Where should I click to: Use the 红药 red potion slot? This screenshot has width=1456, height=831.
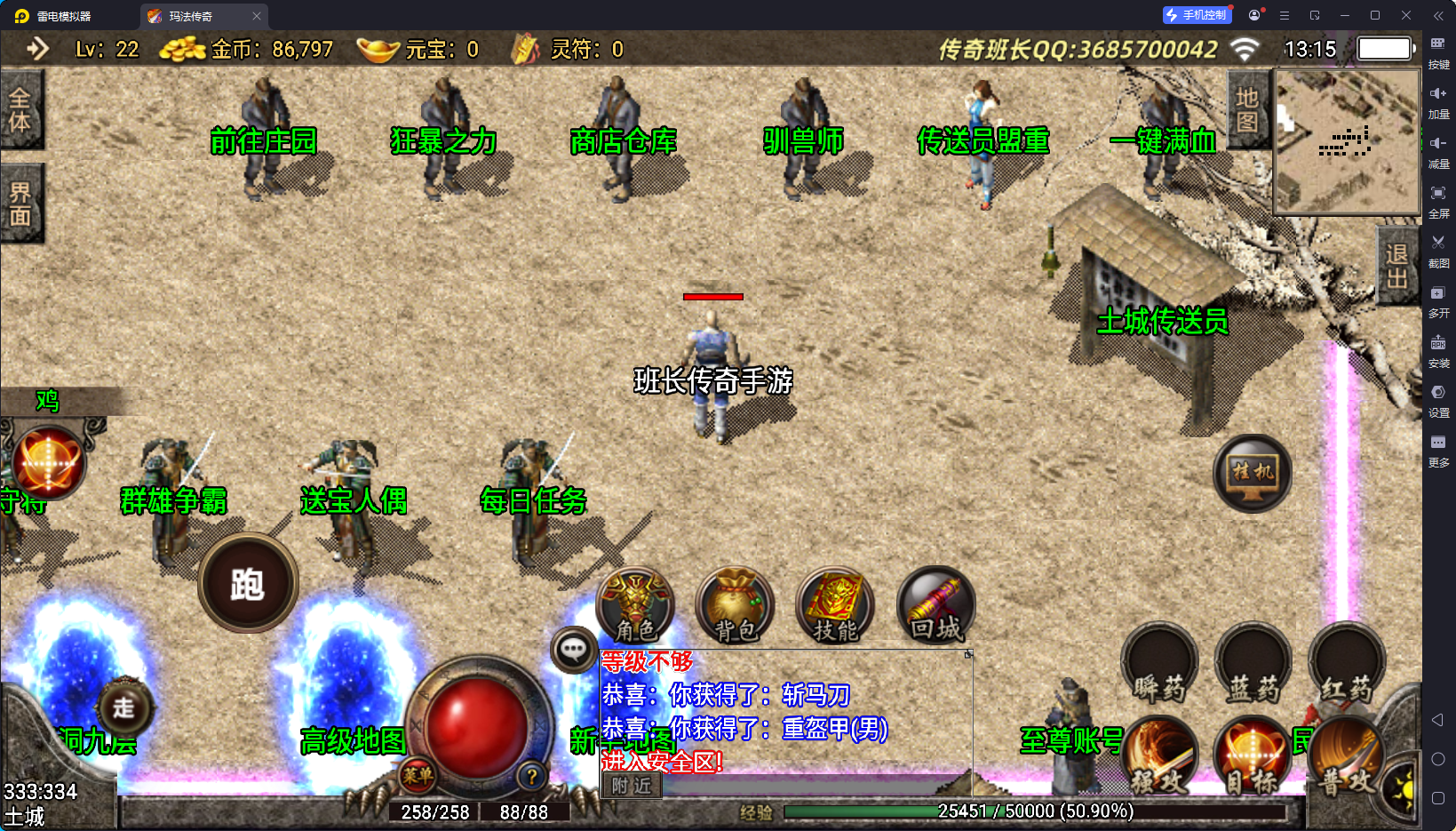click(1346, 664)
